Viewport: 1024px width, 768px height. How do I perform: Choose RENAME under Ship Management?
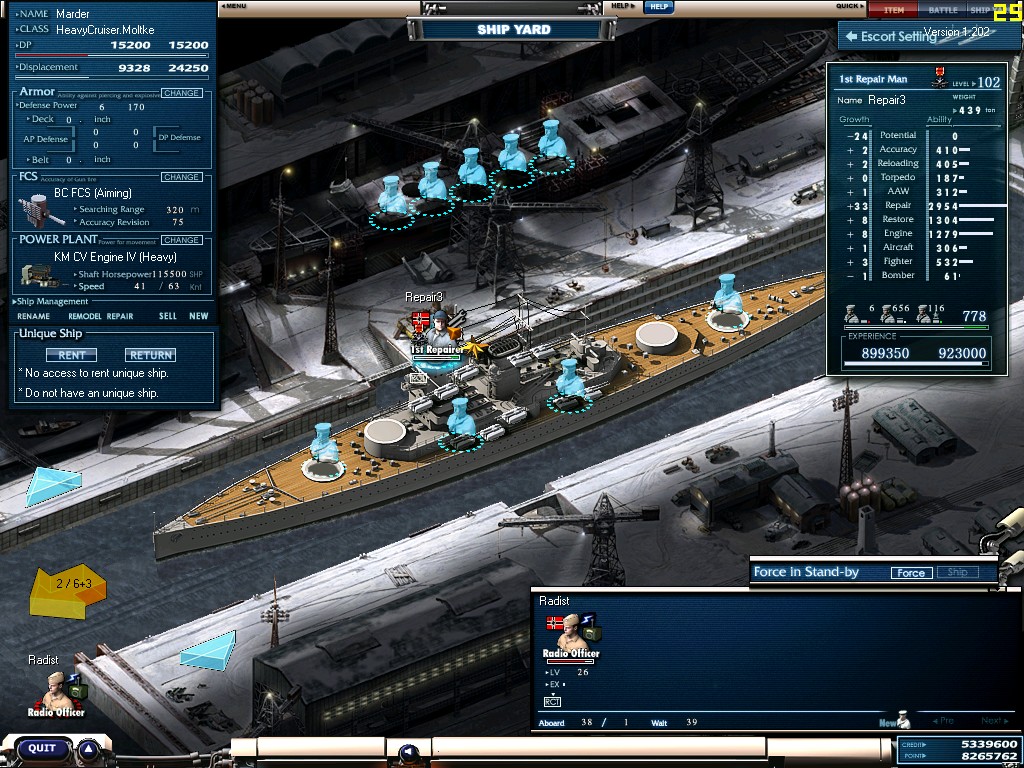pyautogui.click(x=33, y=316)
